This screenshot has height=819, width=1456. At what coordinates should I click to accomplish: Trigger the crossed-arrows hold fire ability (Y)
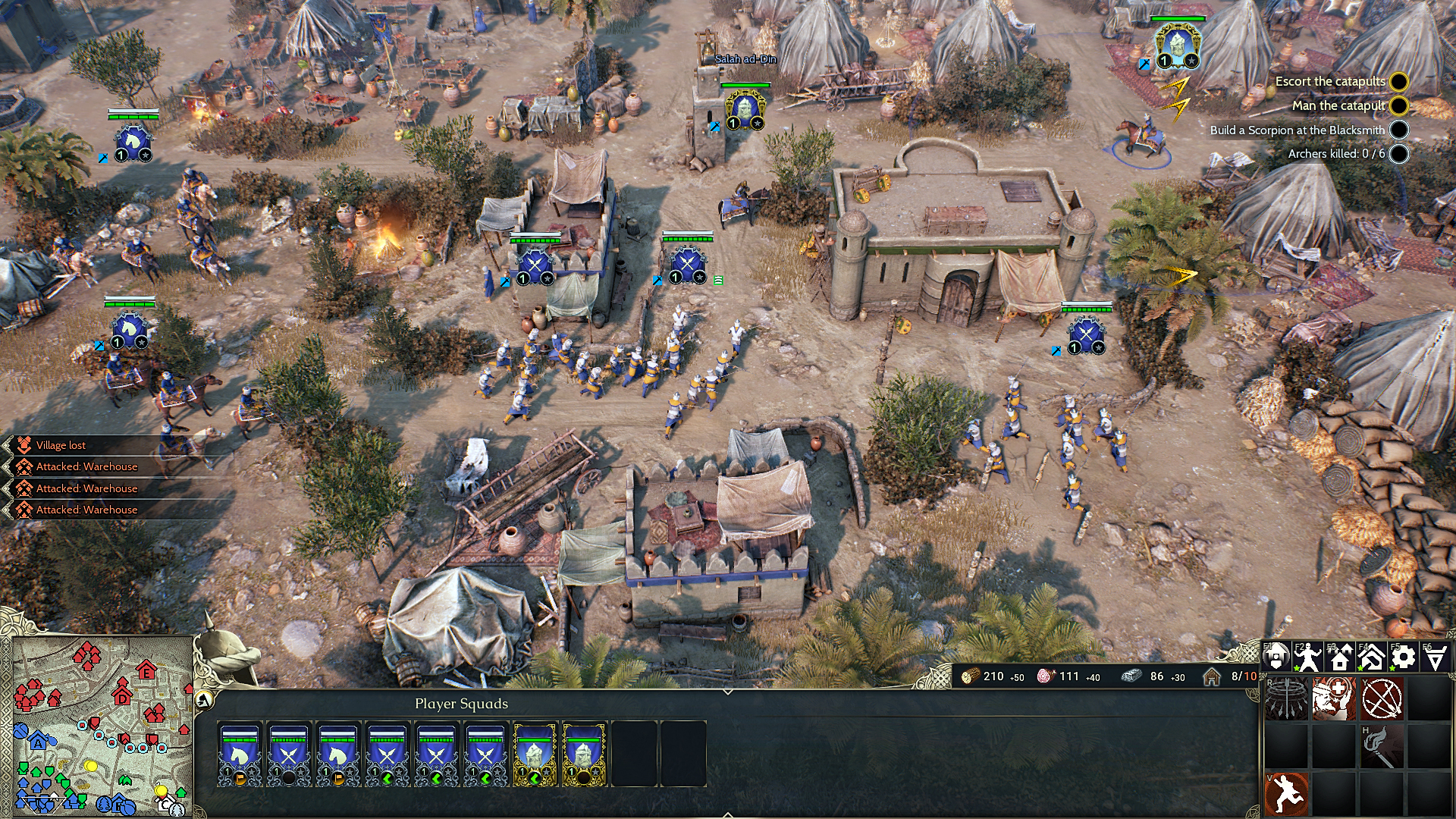[1382, 698]
